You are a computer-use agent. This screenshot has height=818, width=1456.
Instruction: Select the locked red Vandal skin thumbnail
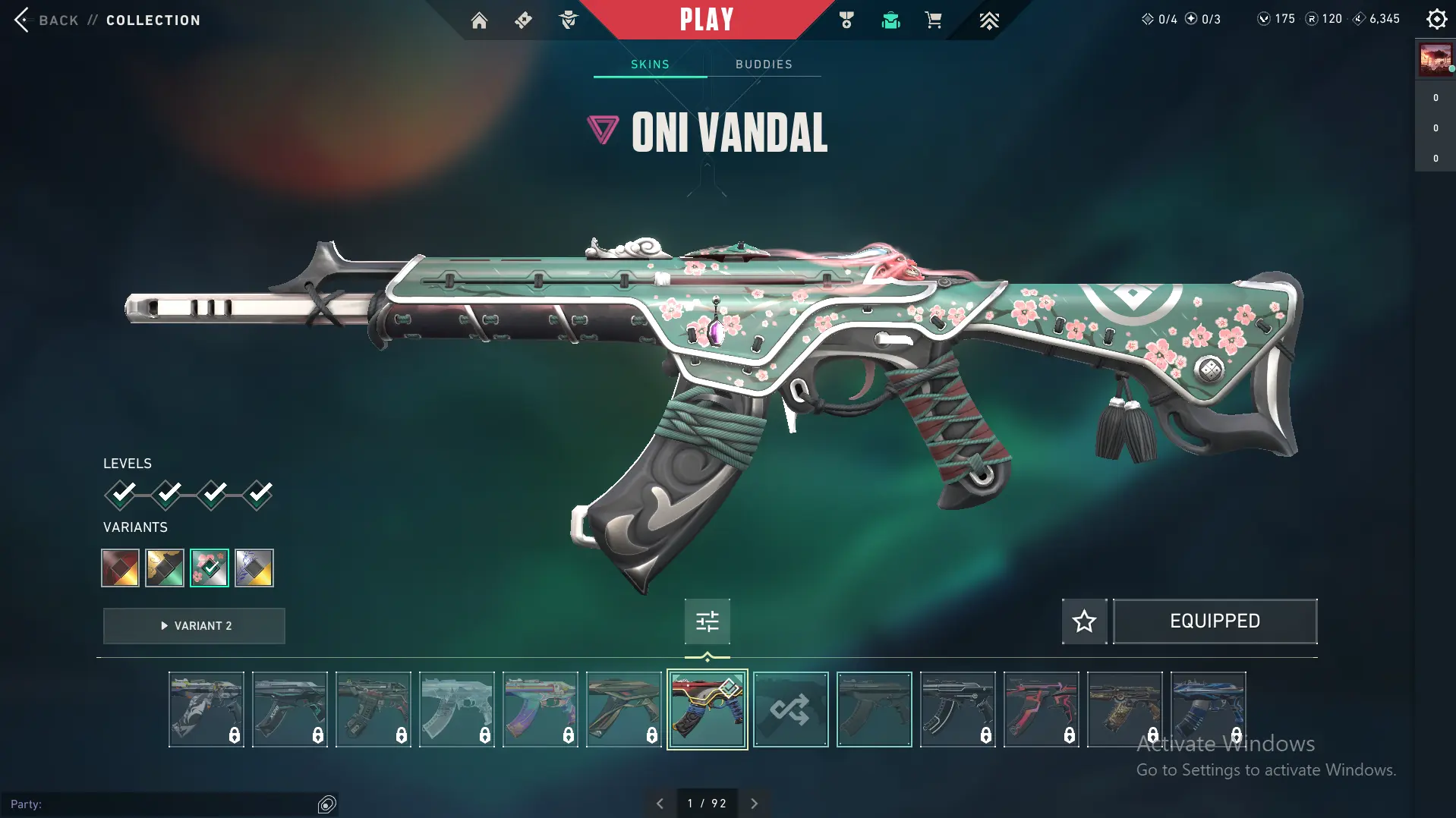(x=1041, y=709)
